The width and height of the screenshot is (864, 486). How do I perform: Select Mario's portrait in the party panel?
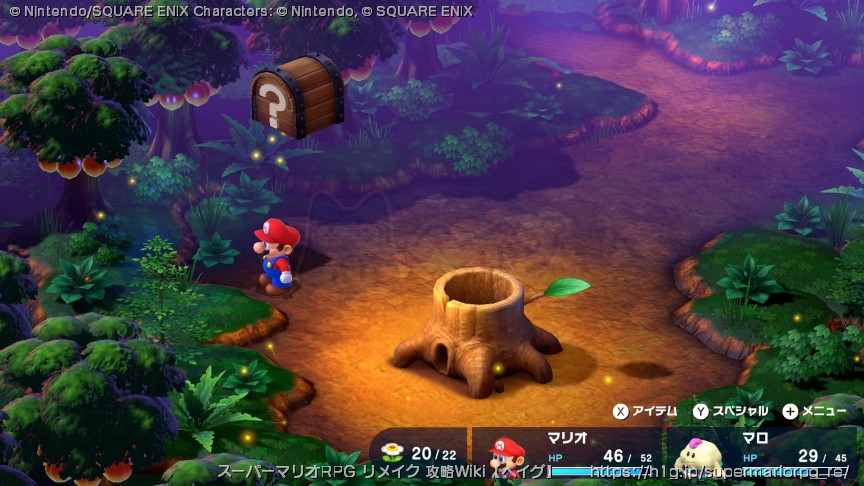tap(508, 456)
